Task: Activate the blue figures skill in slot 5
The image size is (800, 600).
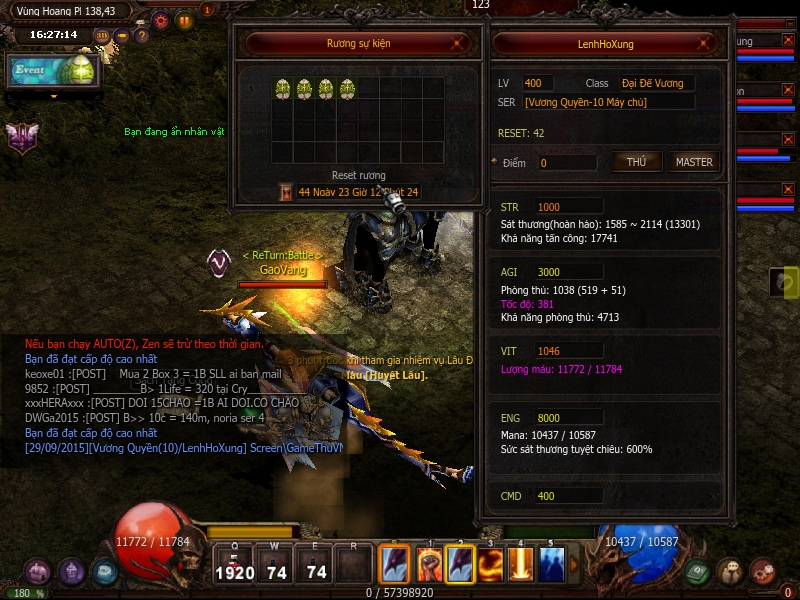Action: (551, 565)
